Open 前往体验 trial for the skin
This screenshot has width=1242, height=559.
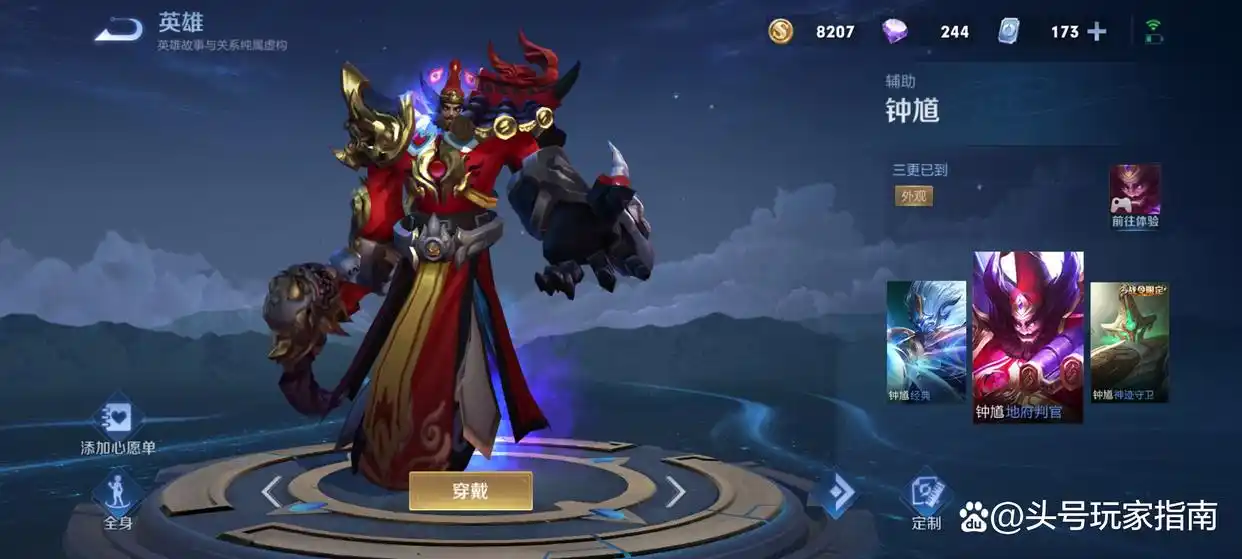[x=1135, y=196]
